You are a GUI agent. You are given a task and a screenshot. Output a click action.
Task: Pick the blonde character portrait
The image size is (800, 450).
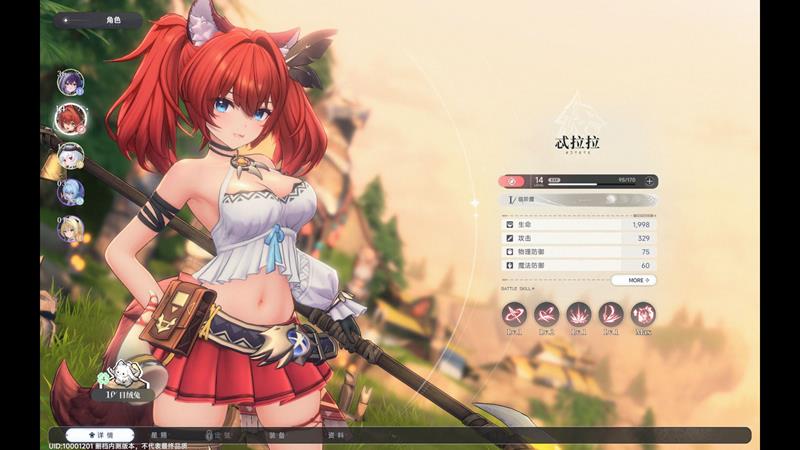click(x=70, y=229)
